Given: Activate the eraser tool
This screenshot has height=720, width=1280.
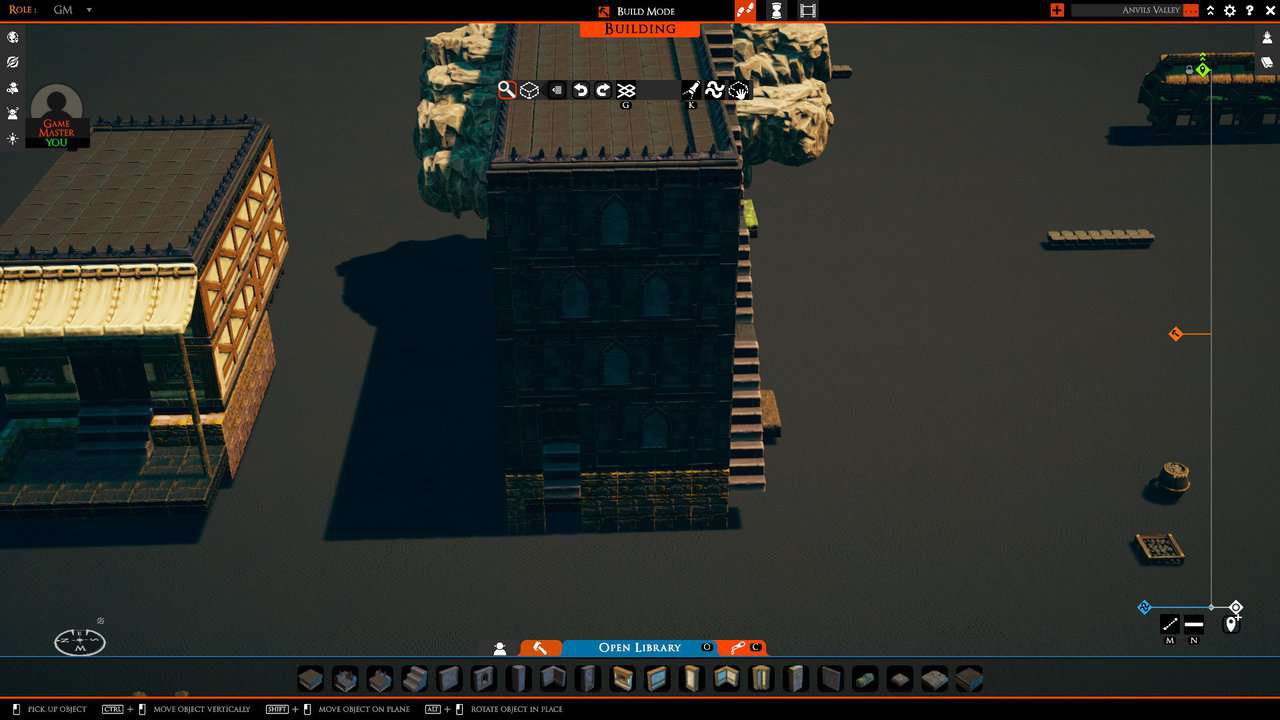Looking at the screenshot, I should [x=556, y=89].
